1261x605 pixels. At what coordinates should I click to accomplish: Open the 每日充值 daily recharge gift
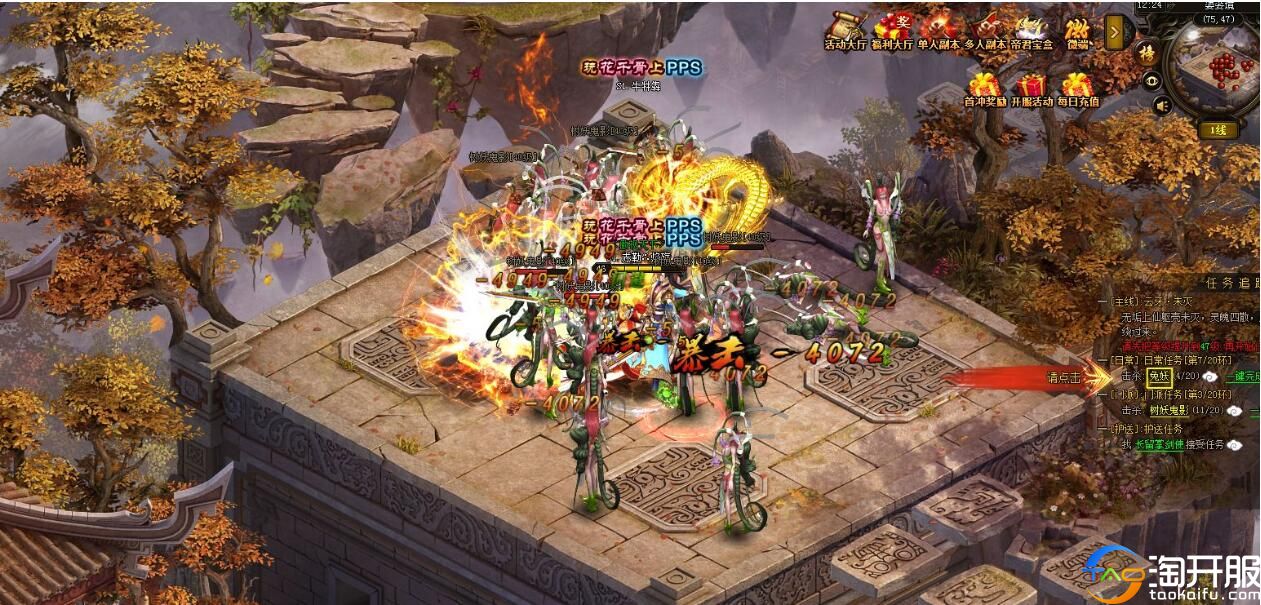click(1077, 89)
